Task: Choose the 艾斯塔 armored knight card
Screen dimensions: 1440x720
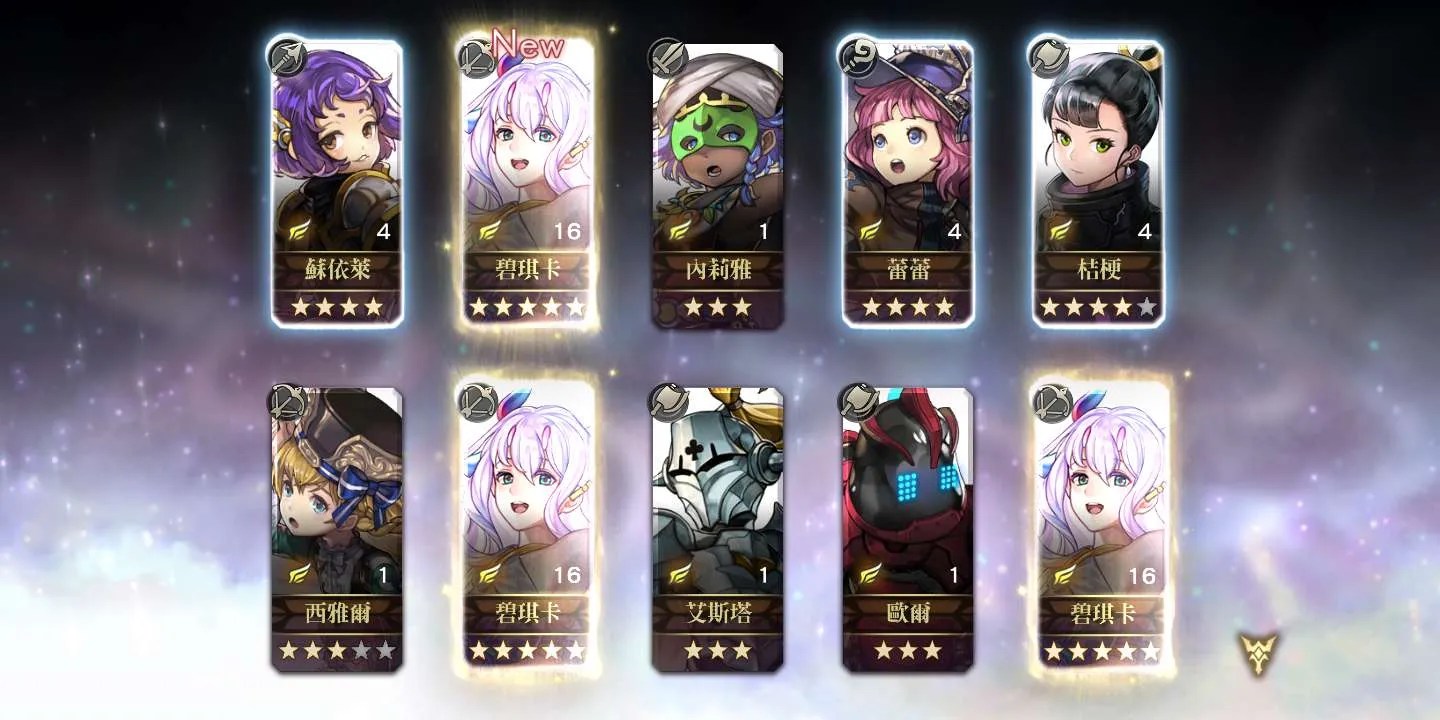Action: 717,527
